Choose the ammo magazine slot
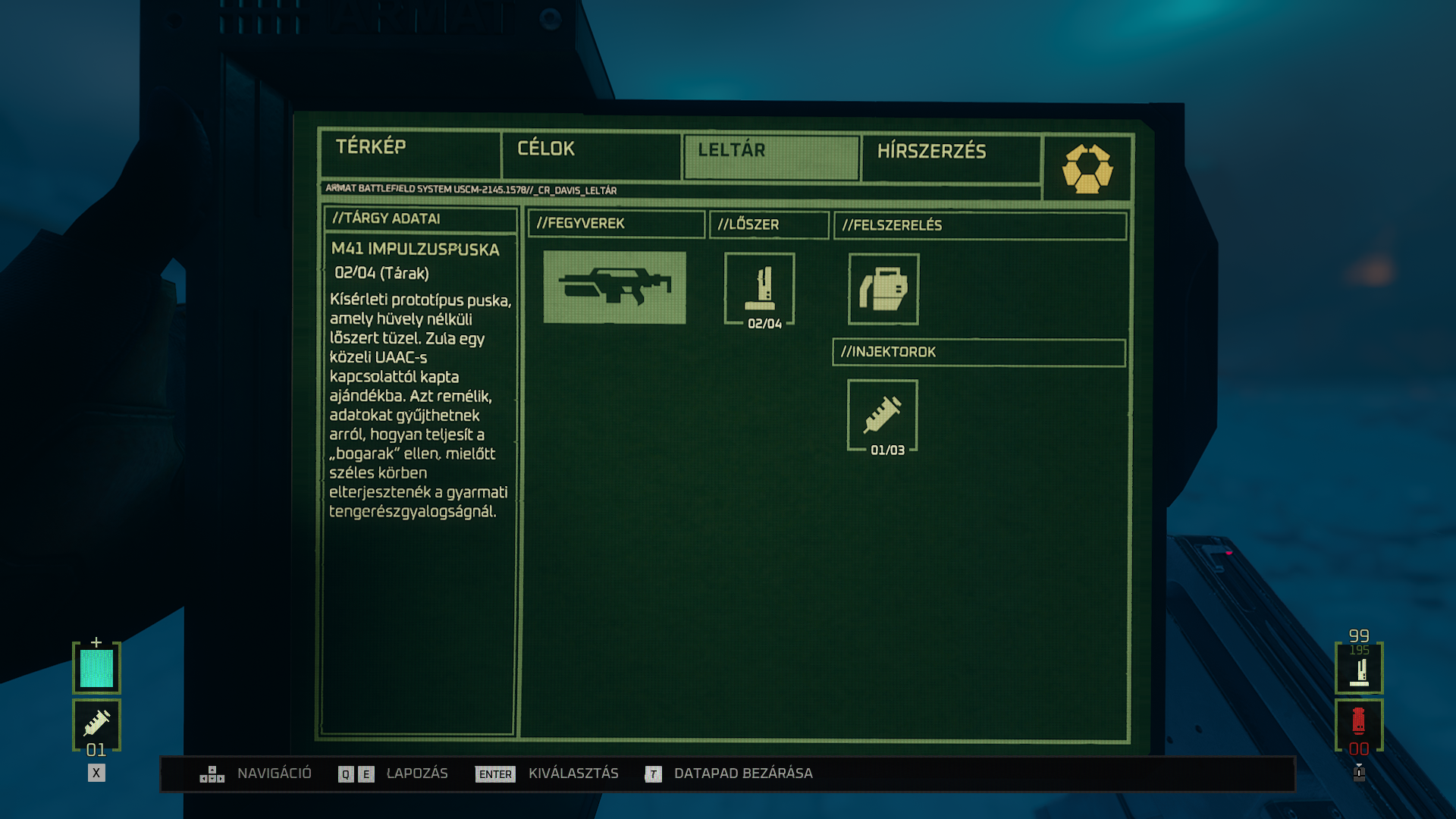1456x819 pixels. click(x=760, y=289)
